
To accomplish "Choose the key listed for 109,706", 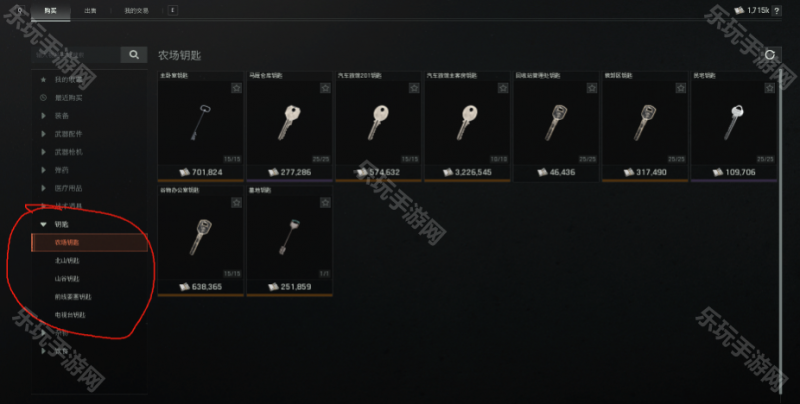I will click(x=733, y=125).
